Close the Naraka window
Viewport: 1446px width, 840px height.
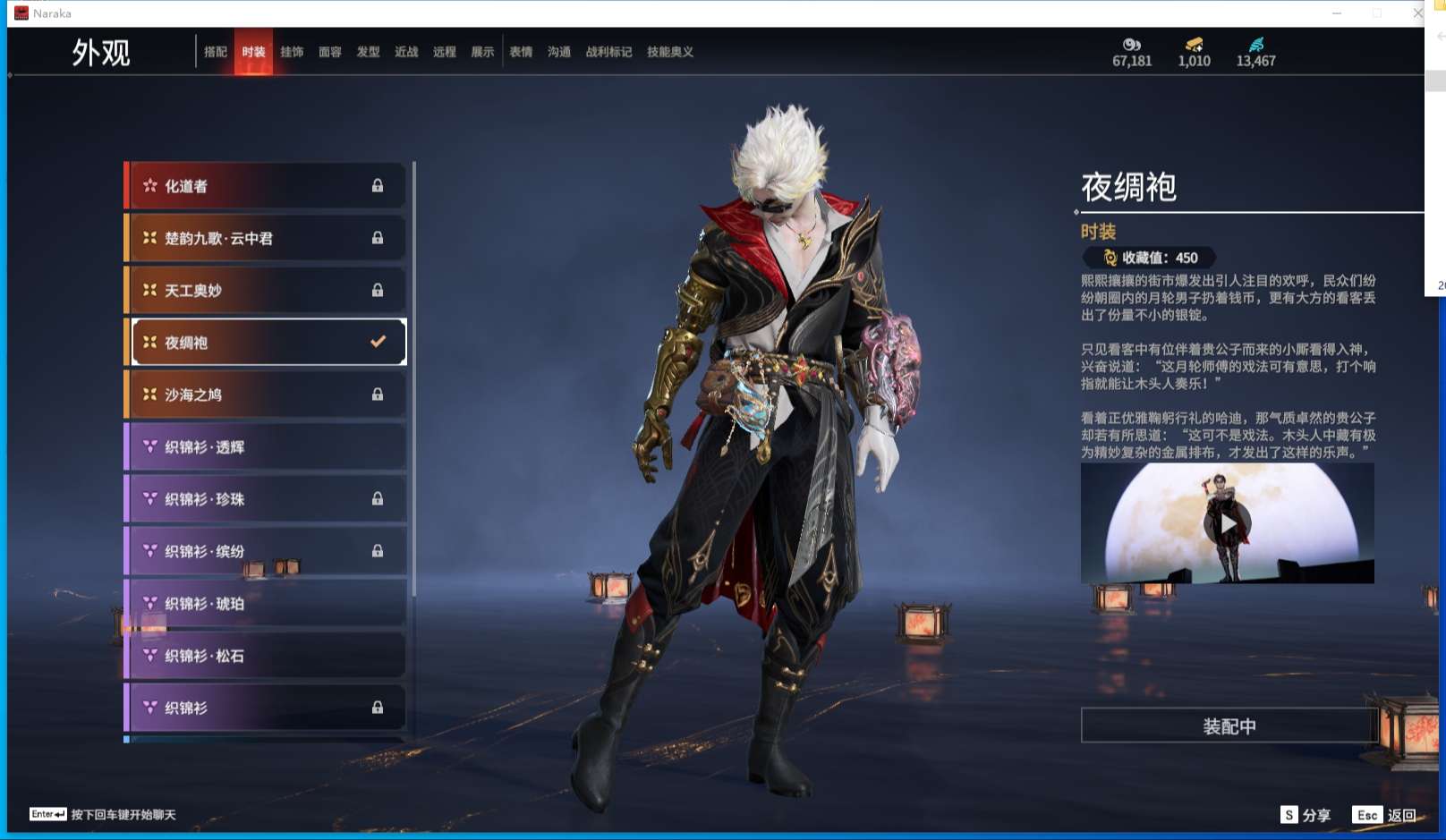[1417, 13]
